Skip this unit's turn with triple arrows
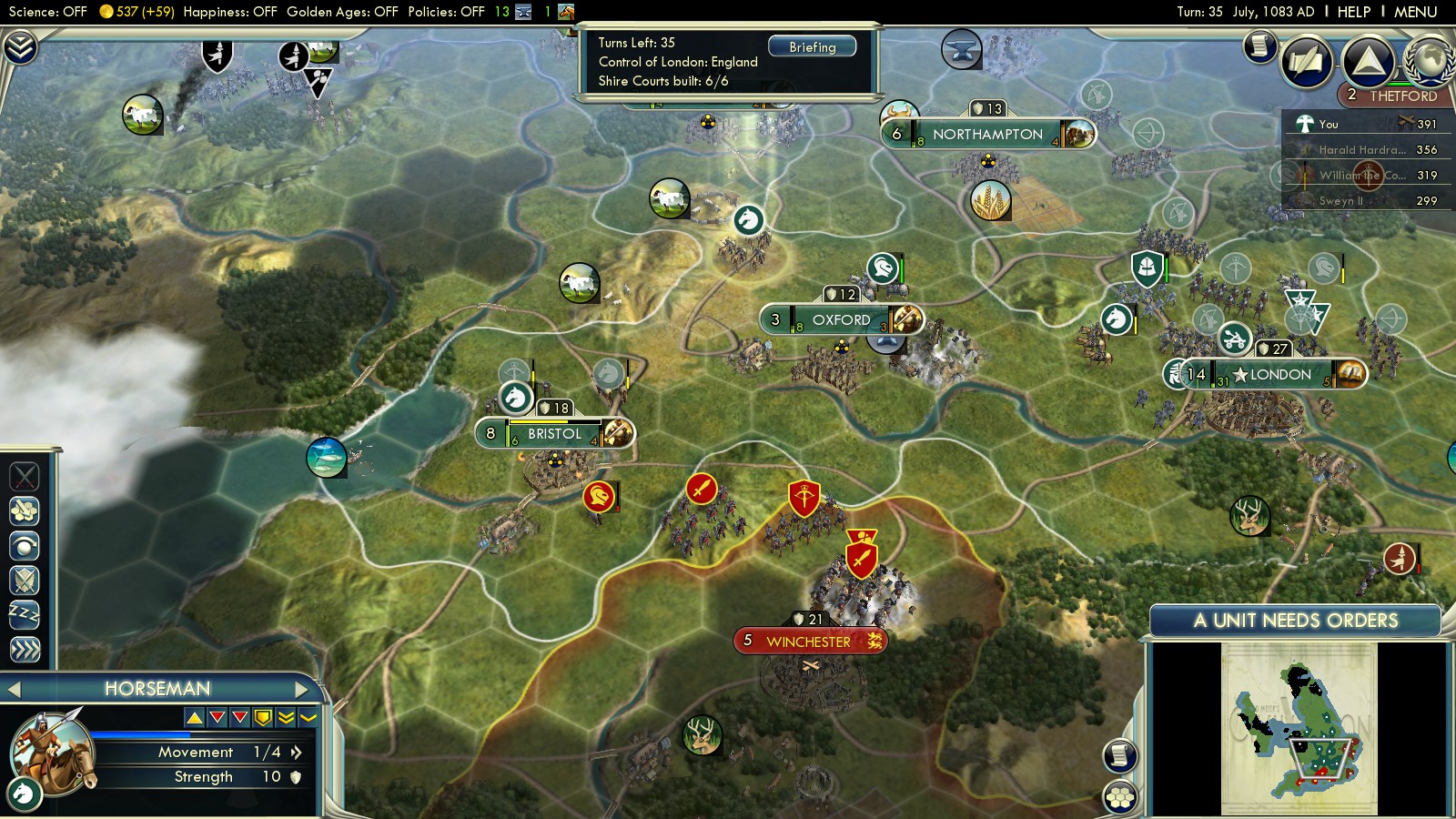 (x=25, y=649)
